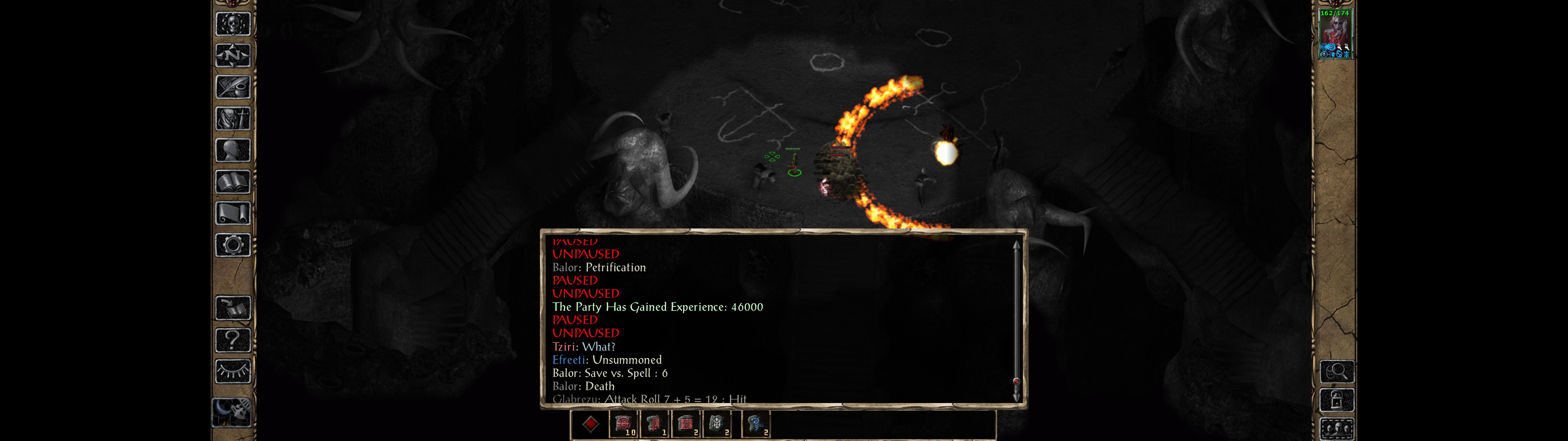Open the mage spellbook with the open book icon
Screen dimensions: 1568x441
coord(232,182)
